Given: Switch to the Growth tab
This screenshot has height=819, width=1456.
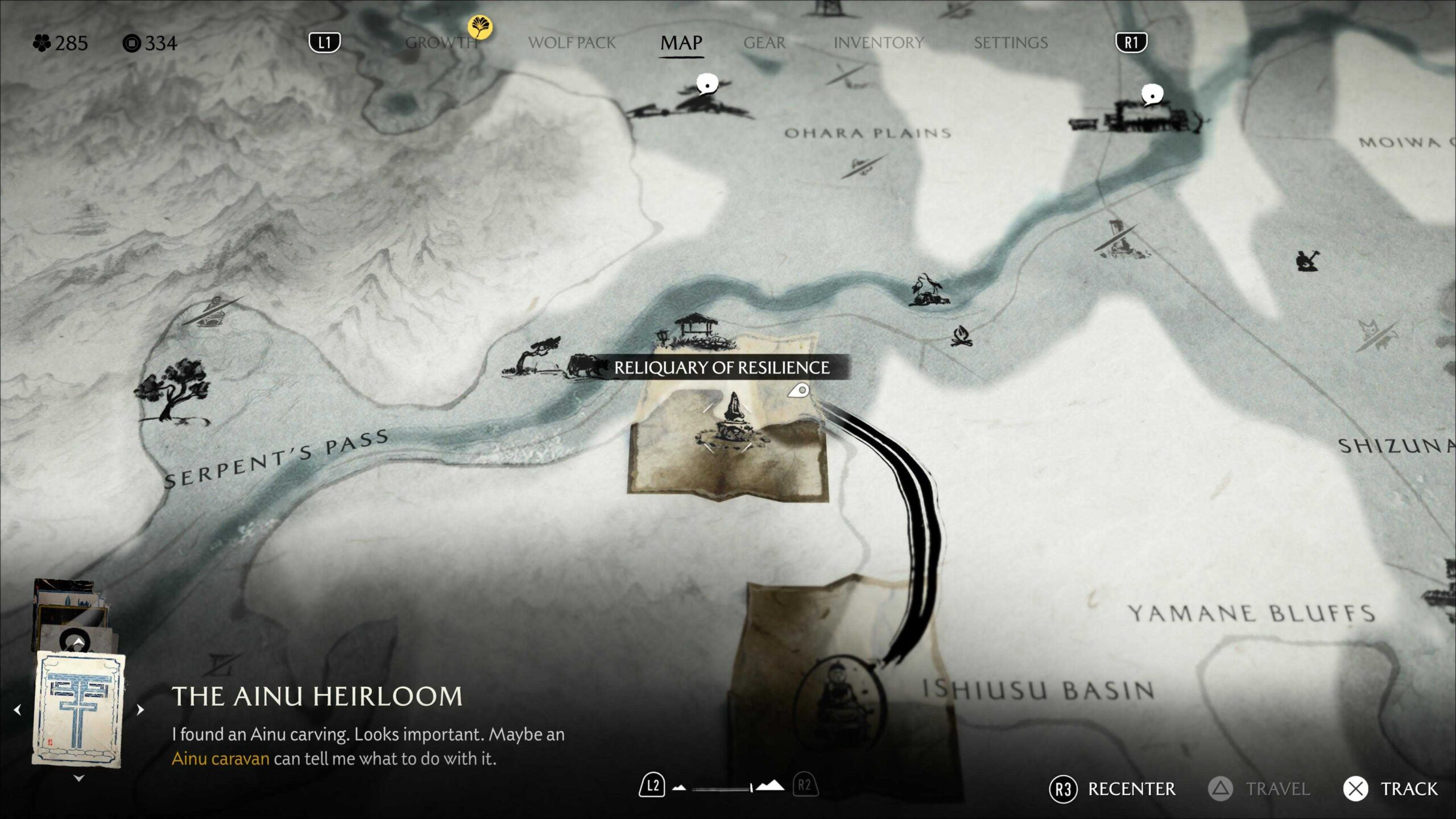Looking at the screenshot, I should [x=441, y=43].
